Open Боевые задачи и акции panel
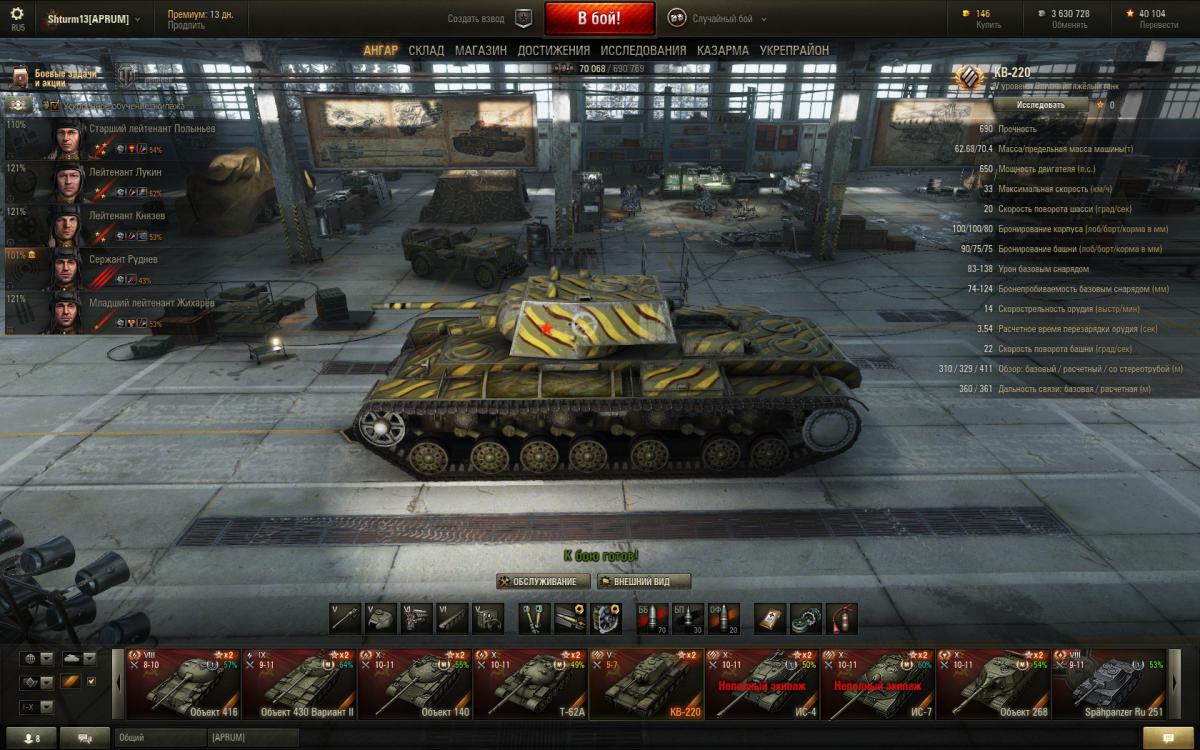1200x750 pixels. tap(55, 78)
